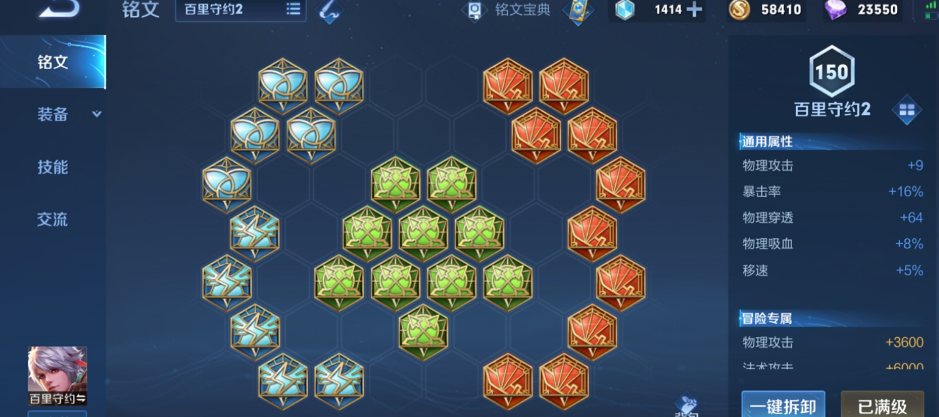
Task: Open the 铭文宝典 rune codex
Action: click(x=511, y=10)
